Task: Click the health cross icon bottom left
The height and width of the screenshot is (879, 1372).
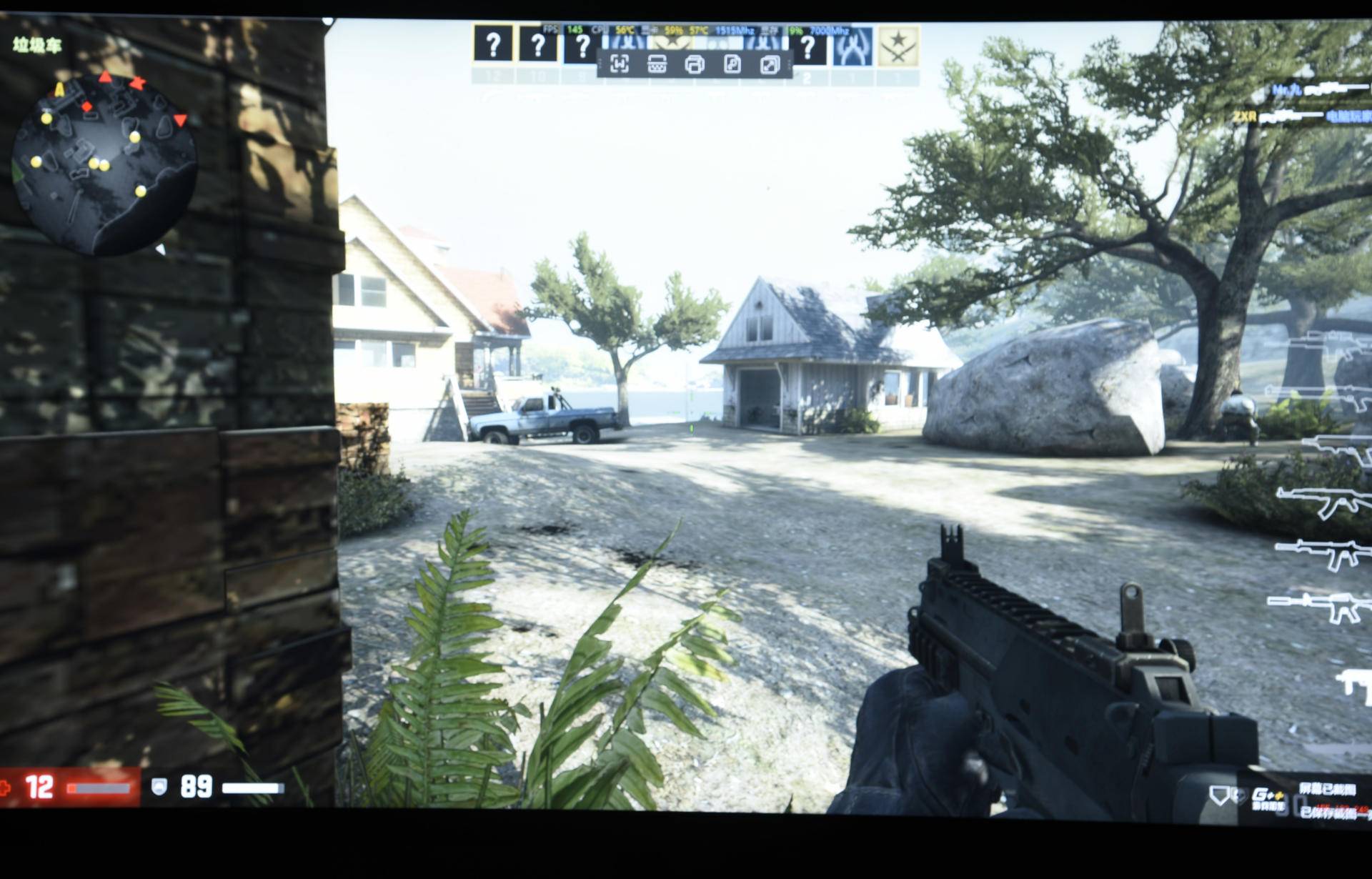Action: pyautogui.click(x=6, y=788)
